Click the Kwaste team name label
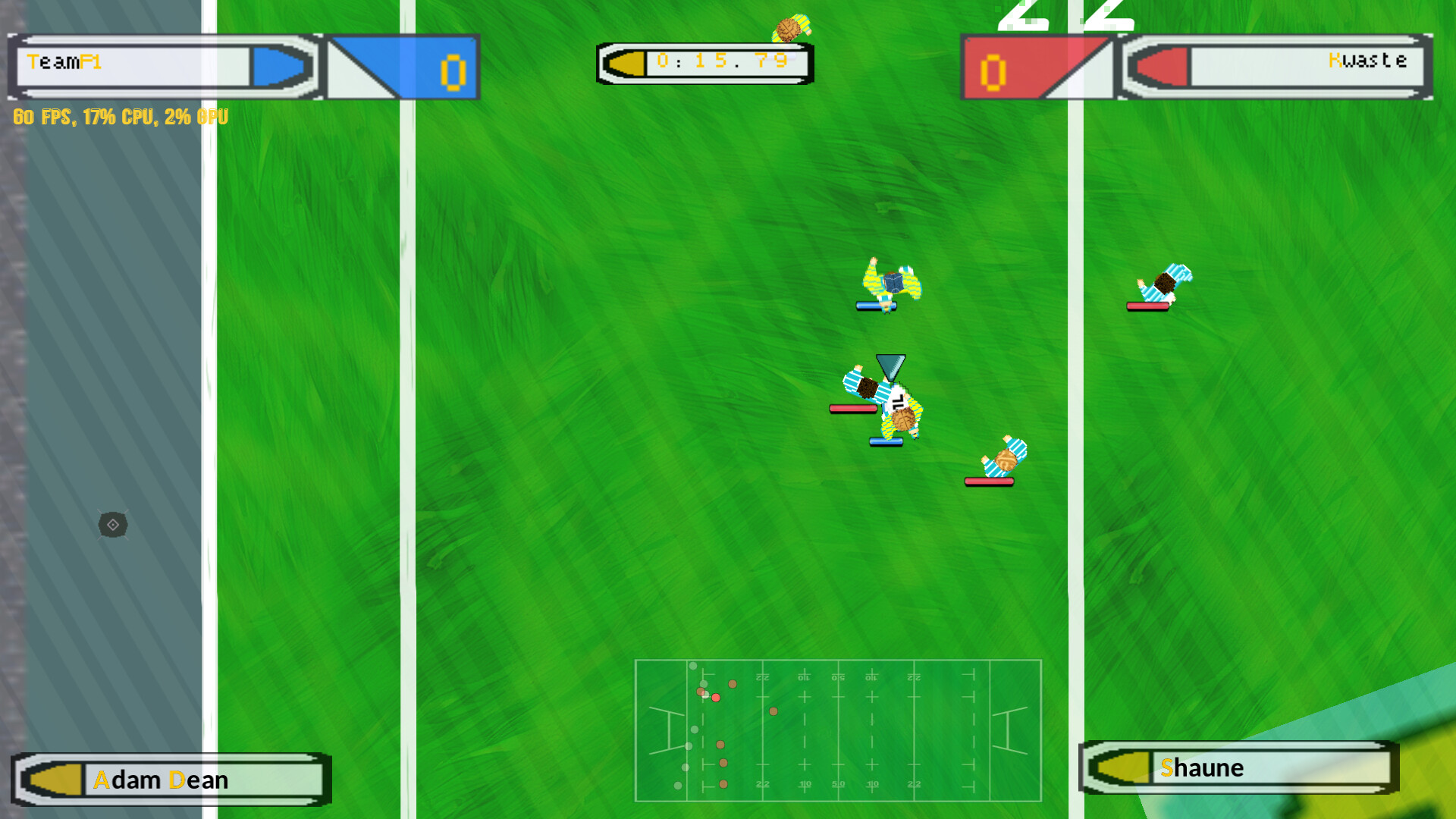 [x=1367, y=61]
